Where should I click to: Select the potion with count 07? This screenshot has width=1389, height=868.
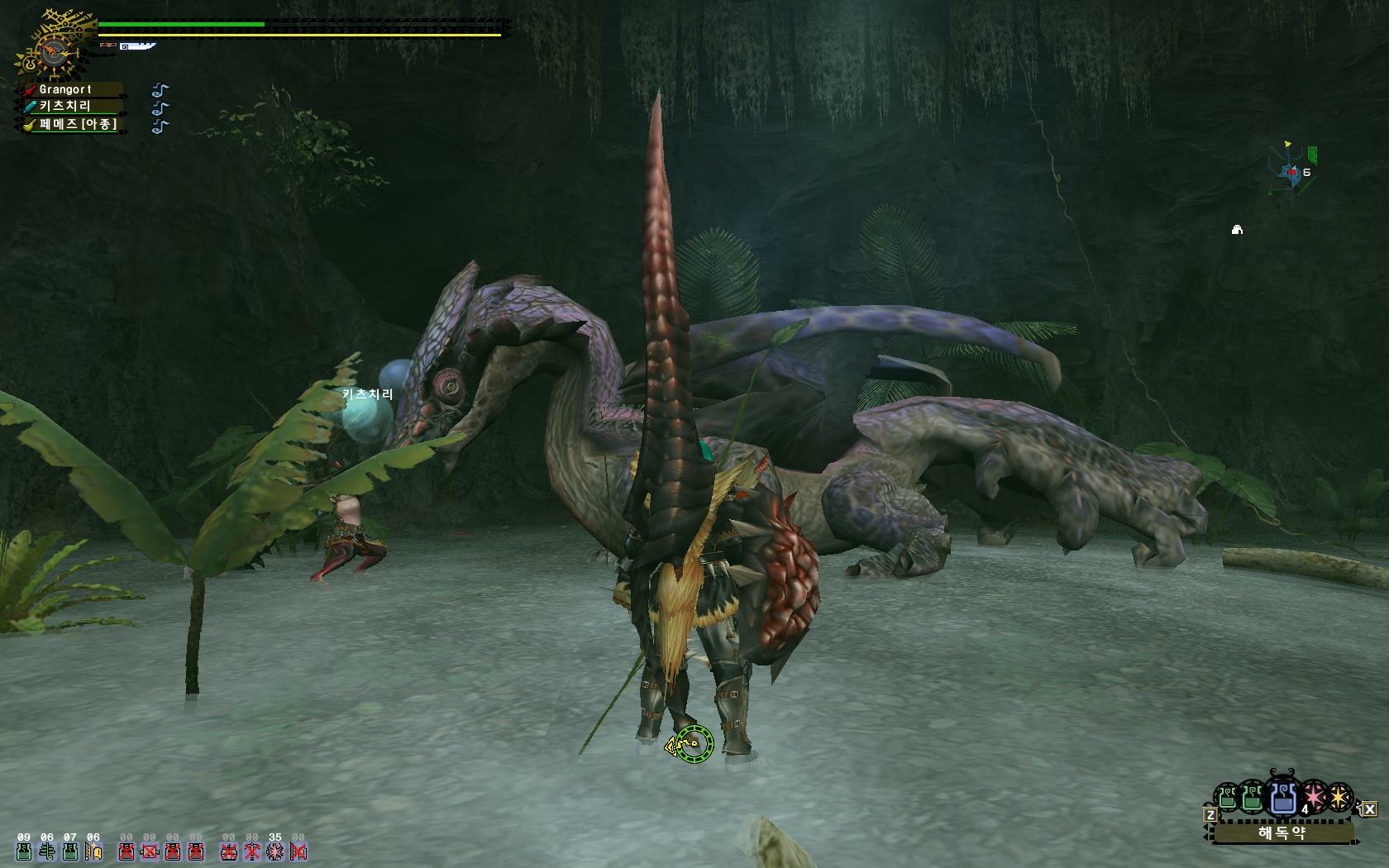pos(70,851)
